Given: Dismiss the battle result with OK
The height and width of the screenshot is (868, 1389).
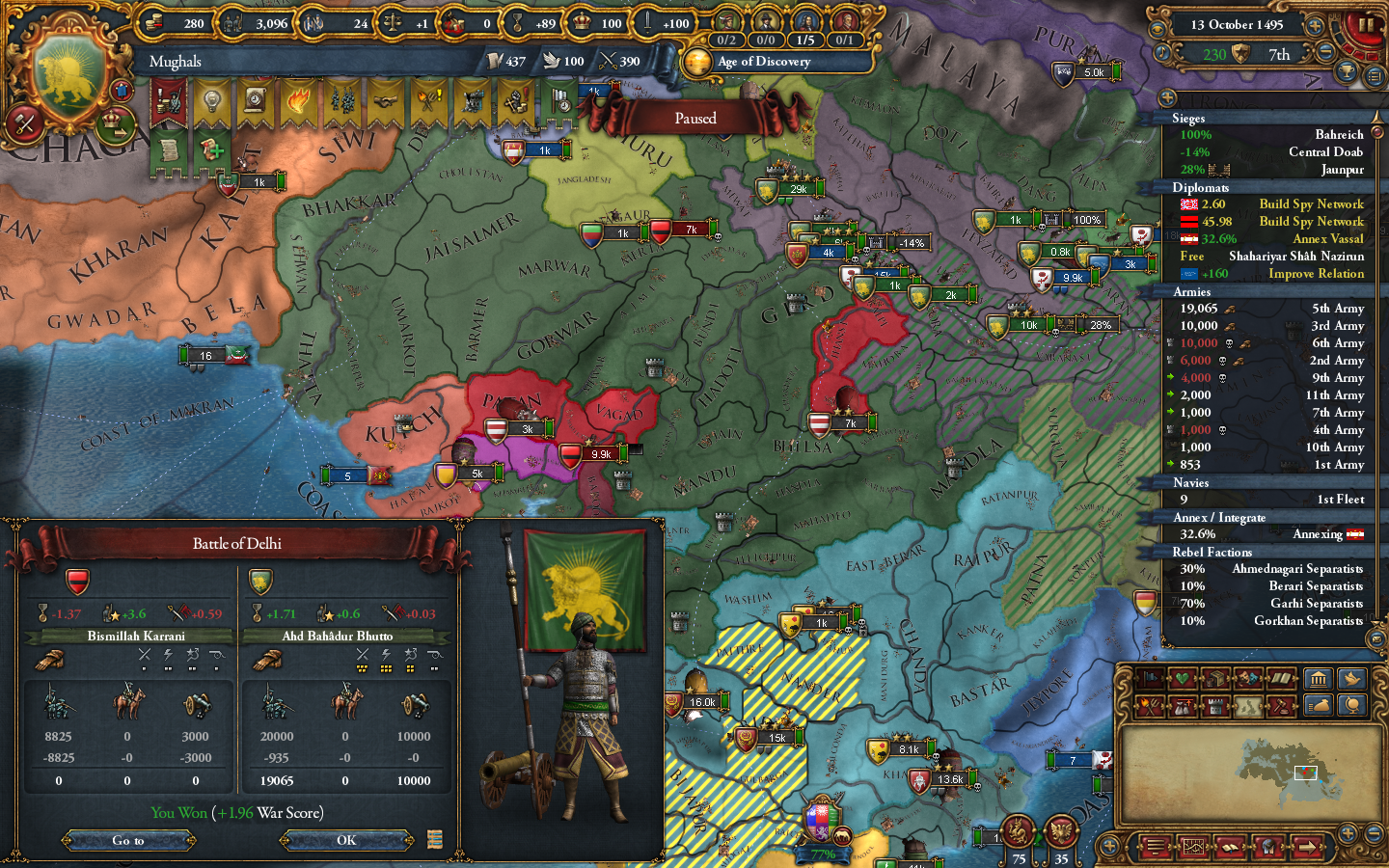Looking at the screenshot, I should [345, 840].
